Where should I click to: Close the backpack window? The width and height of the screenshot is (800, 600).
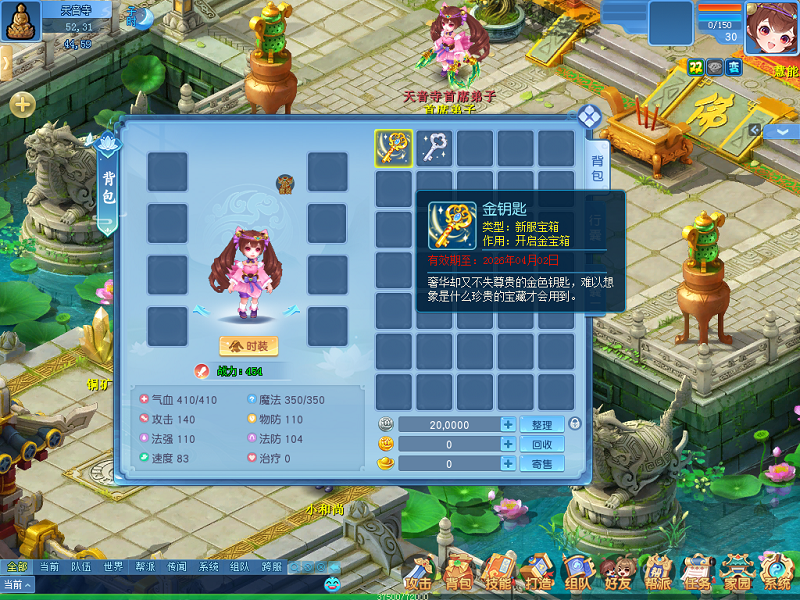[x=589, y=115]
